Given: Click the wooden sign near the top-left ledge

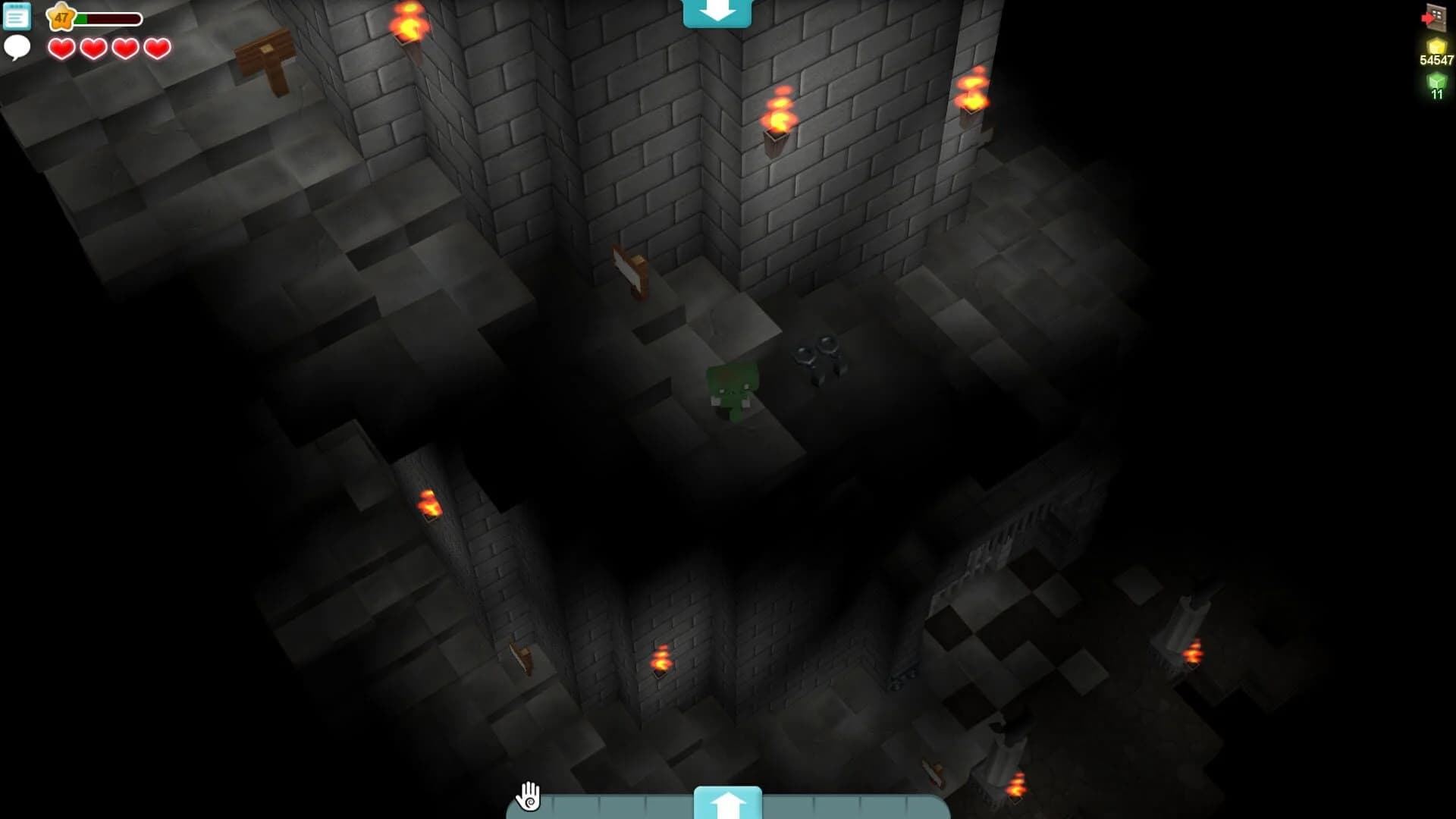Looking at the screenshot, I should click(x=265, y=52).
